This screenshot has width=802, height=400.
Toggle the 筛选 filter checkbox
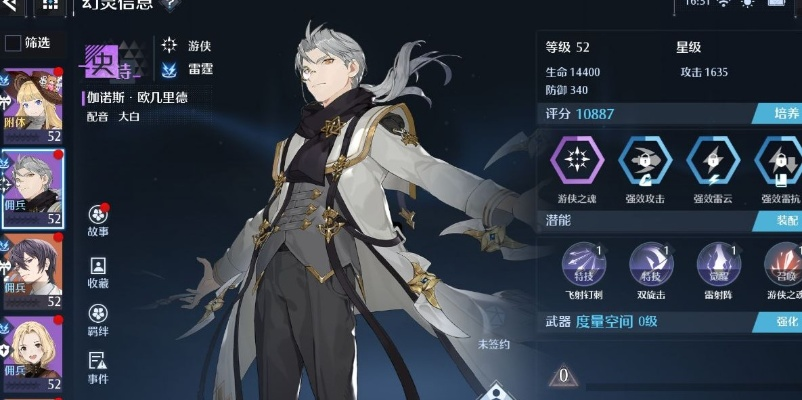[x=13, y=43]
